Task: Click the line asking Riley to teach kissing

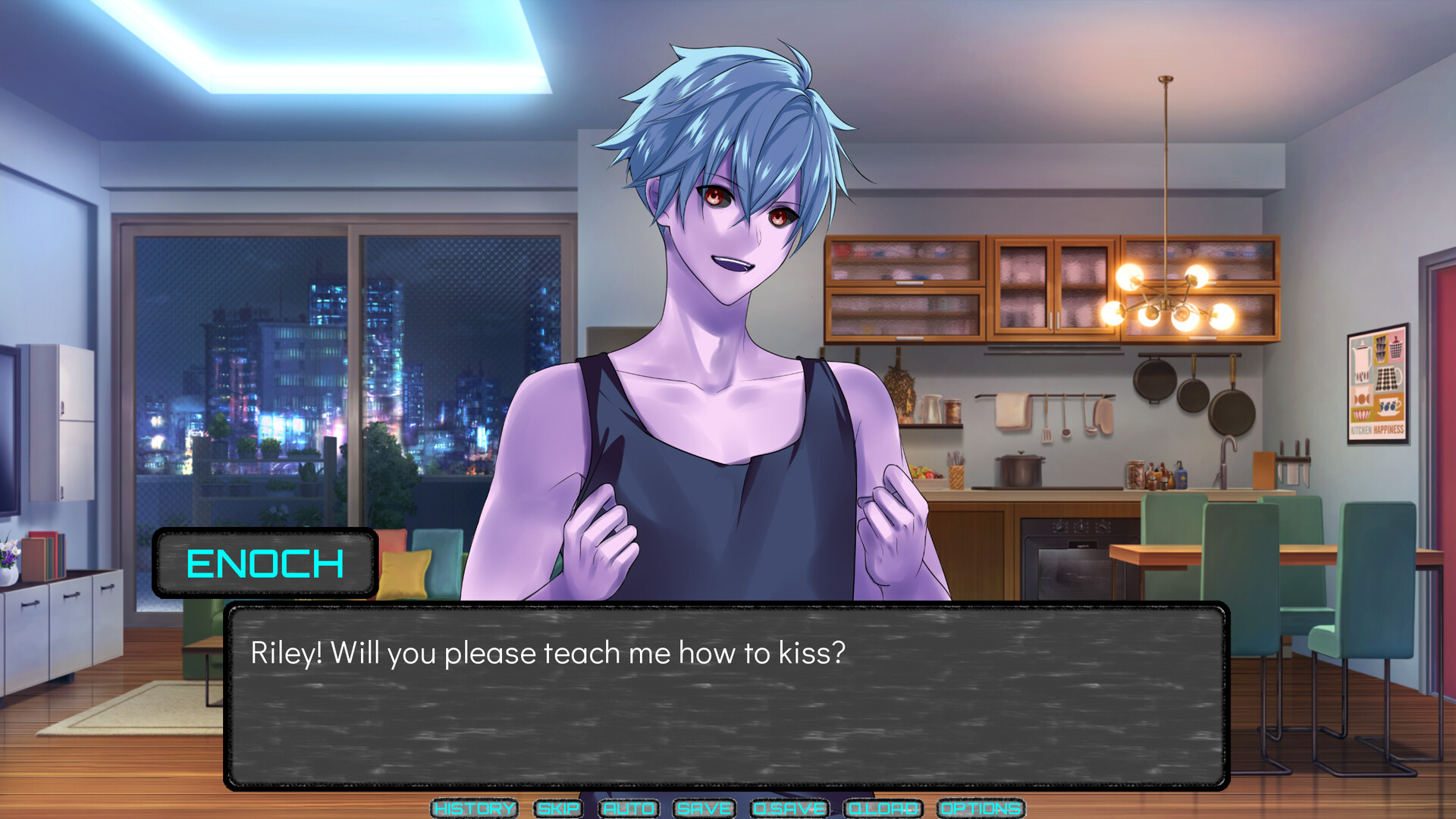Action: [548, 651]
